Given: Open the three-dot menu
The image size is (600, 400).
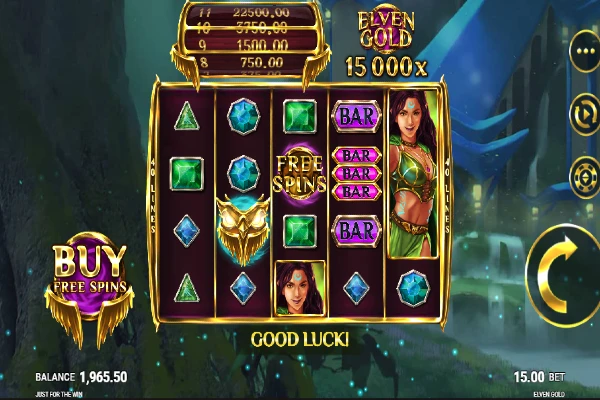Looking at the screenshot, I should coord(584,50).
